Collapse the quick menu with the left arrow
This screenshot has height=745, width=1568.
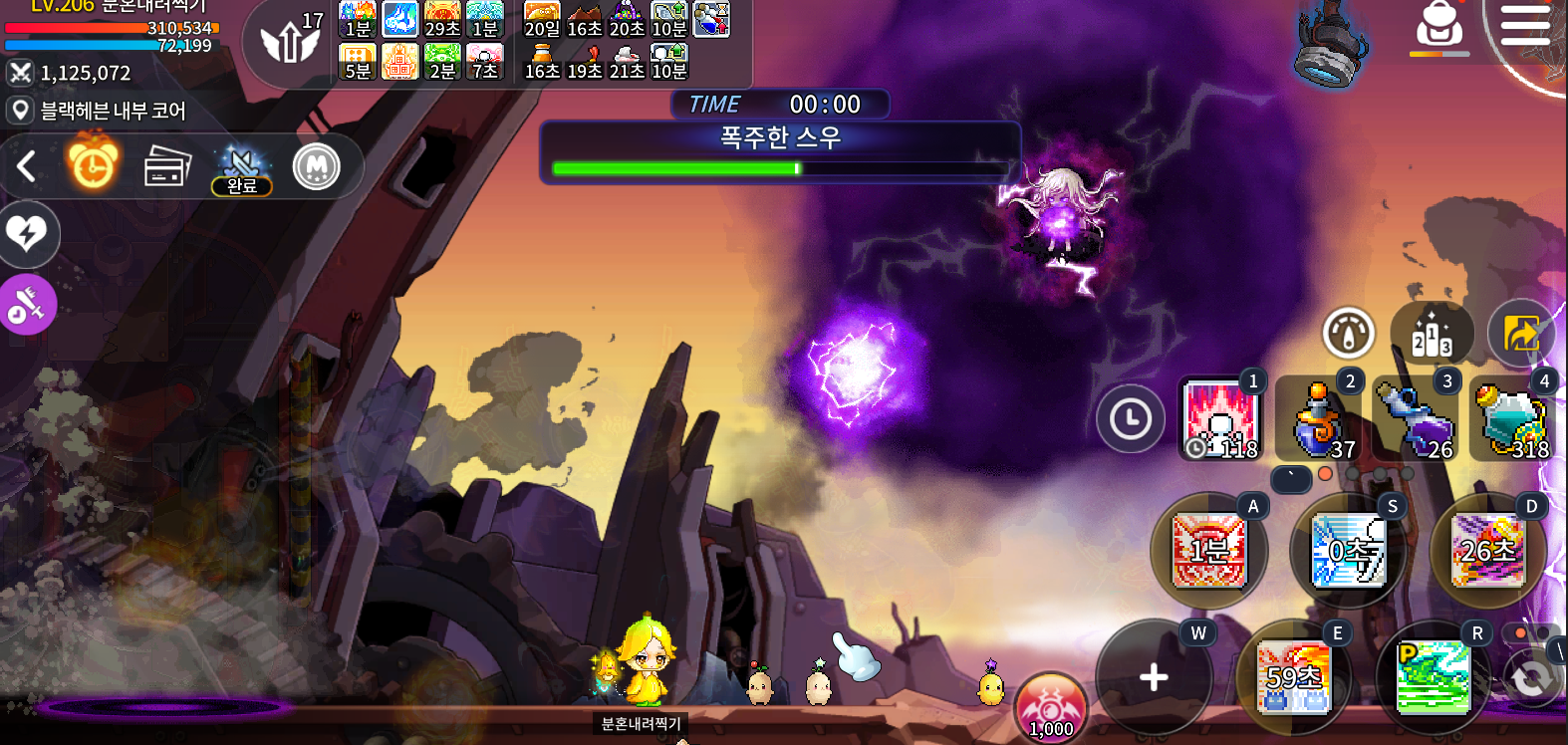tap(27, 166)
